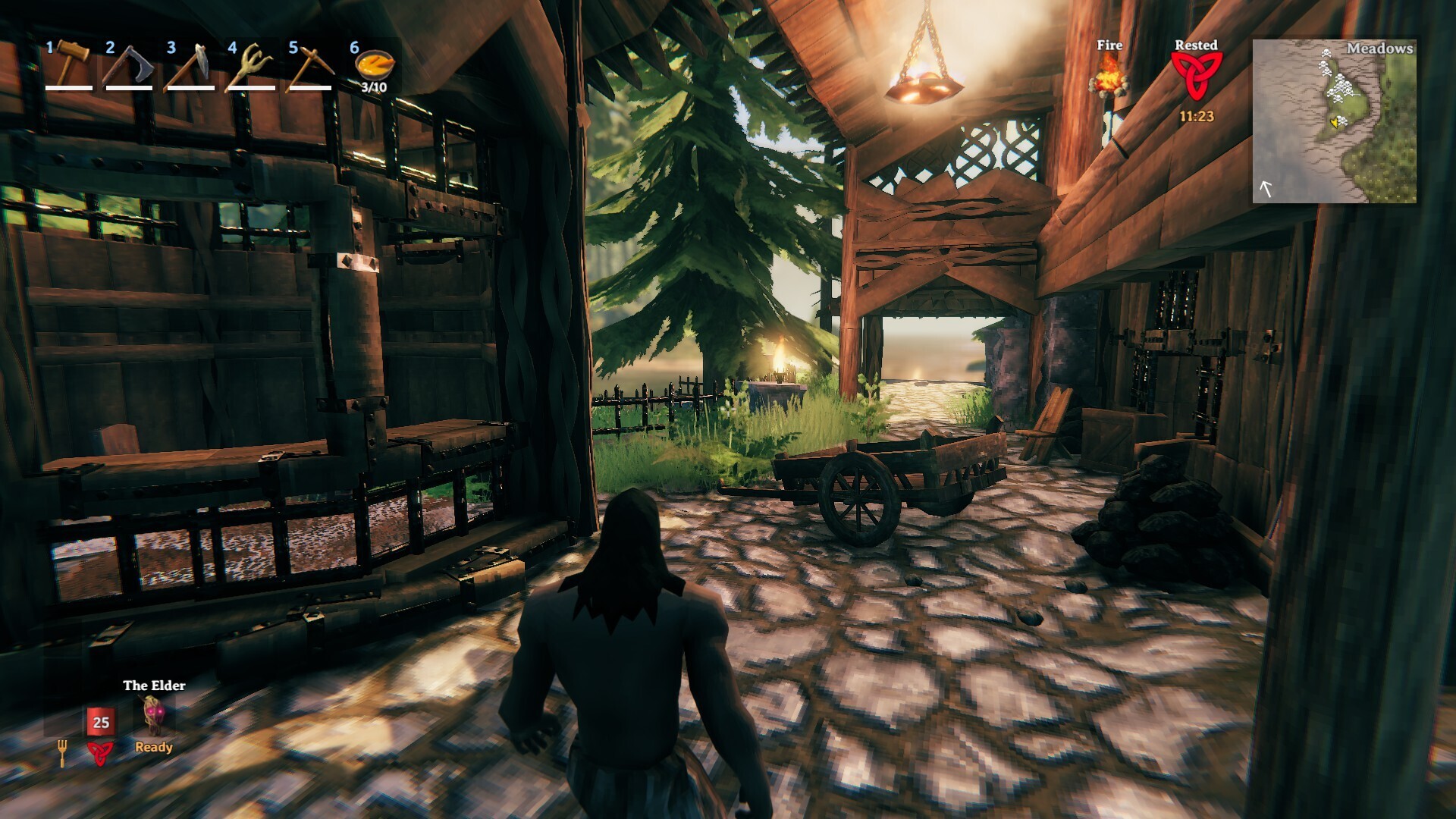Screen dimensions: 1456x819
Task: Activate The Elder forsaken power
Action: point(153,715)
